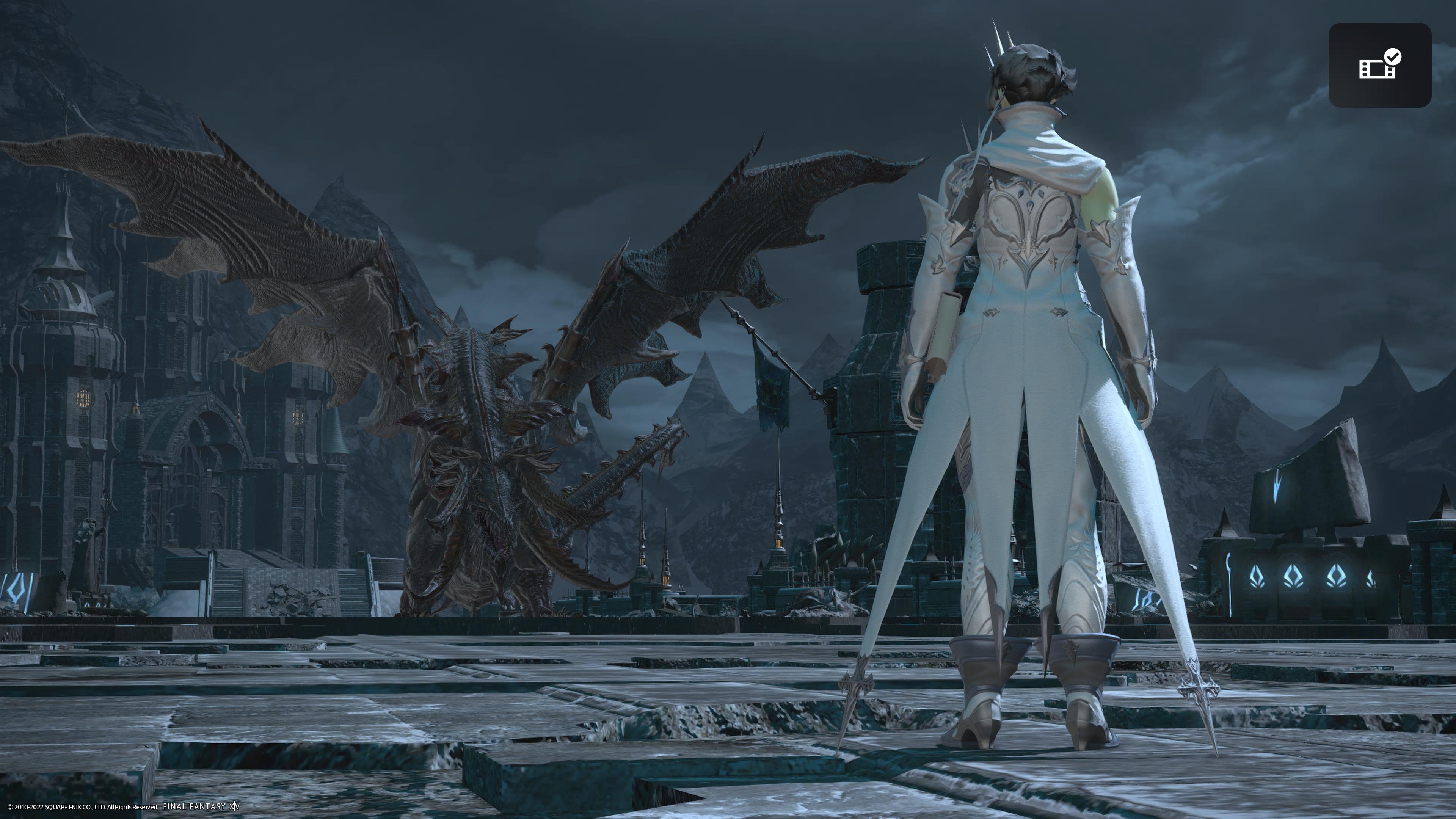Open the video clip saved notification
The image size is (1456, 819).
(1379, 65)
